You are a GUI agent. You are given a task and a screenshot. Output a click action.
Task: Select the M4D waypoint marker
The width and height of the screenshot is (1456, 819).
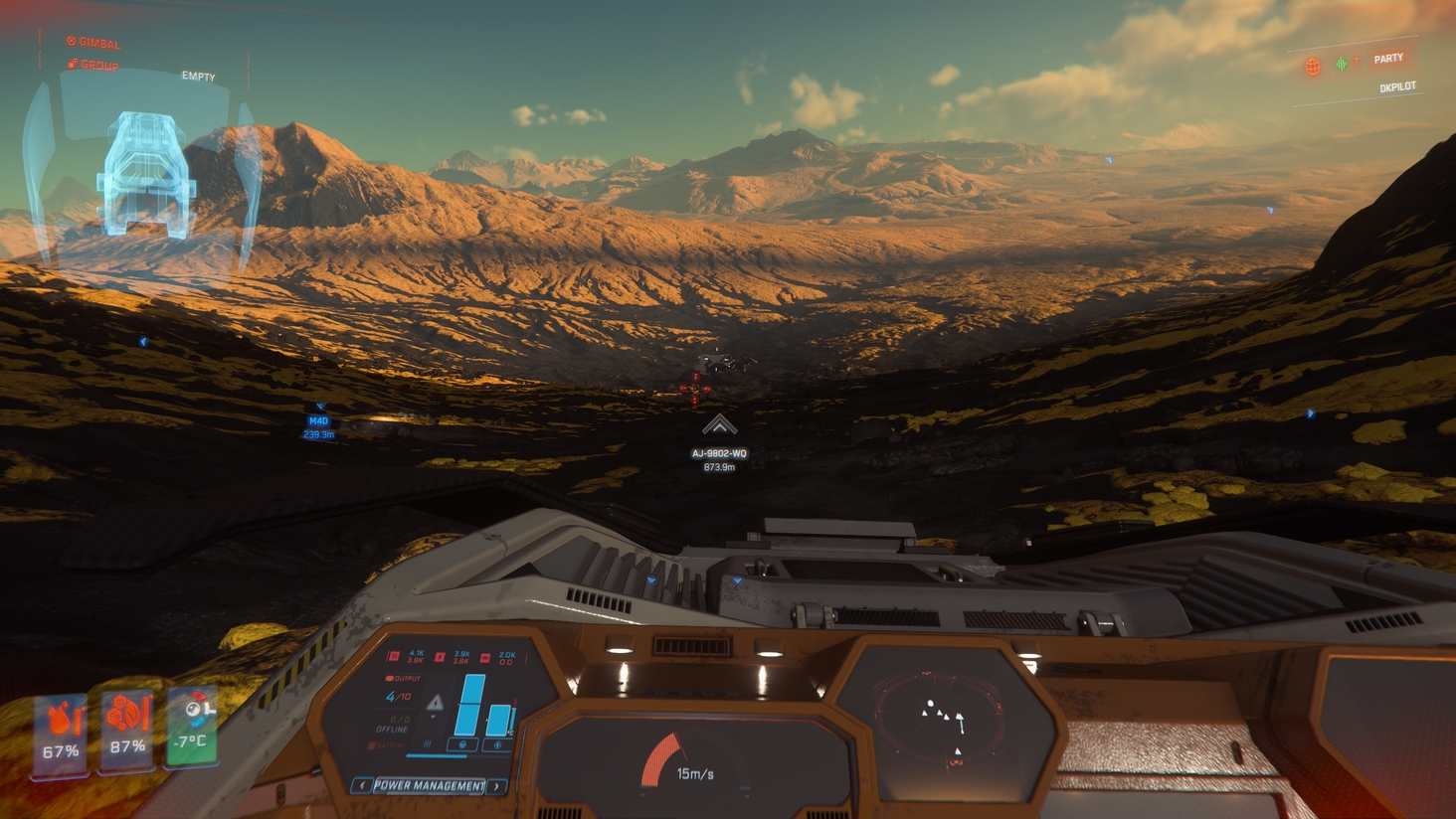pos(318,420)
